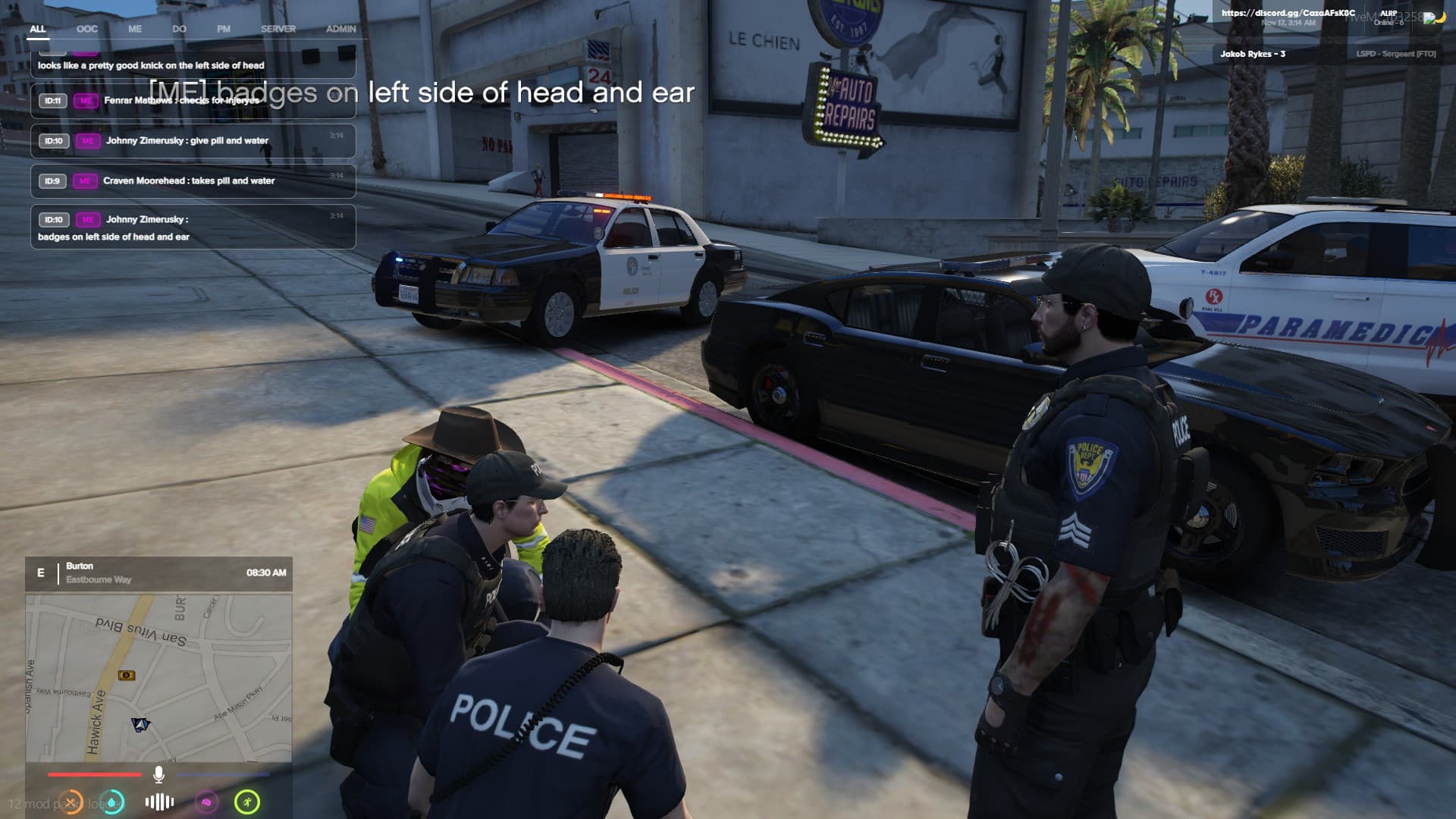
Task: Switch to the ALL chat tab
Action: pos(38,29)
